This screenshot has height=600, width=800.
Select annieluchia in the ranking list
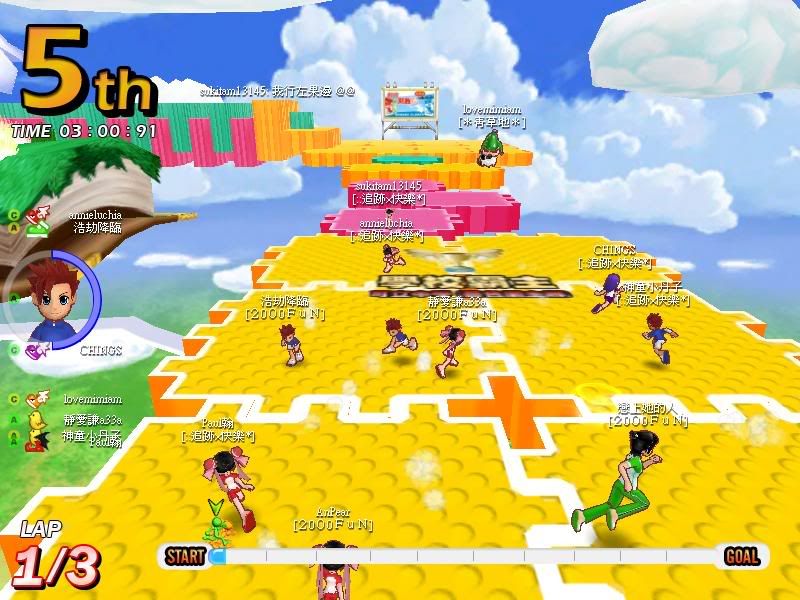click(x=93, y=214)
